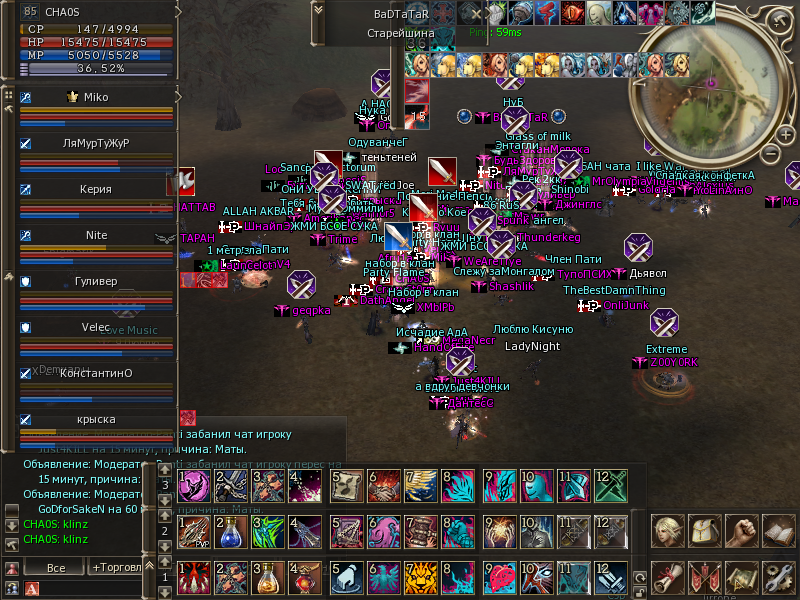Select party member Miko
The width and height of the screenshot is (800, 600).
[96, 97]
